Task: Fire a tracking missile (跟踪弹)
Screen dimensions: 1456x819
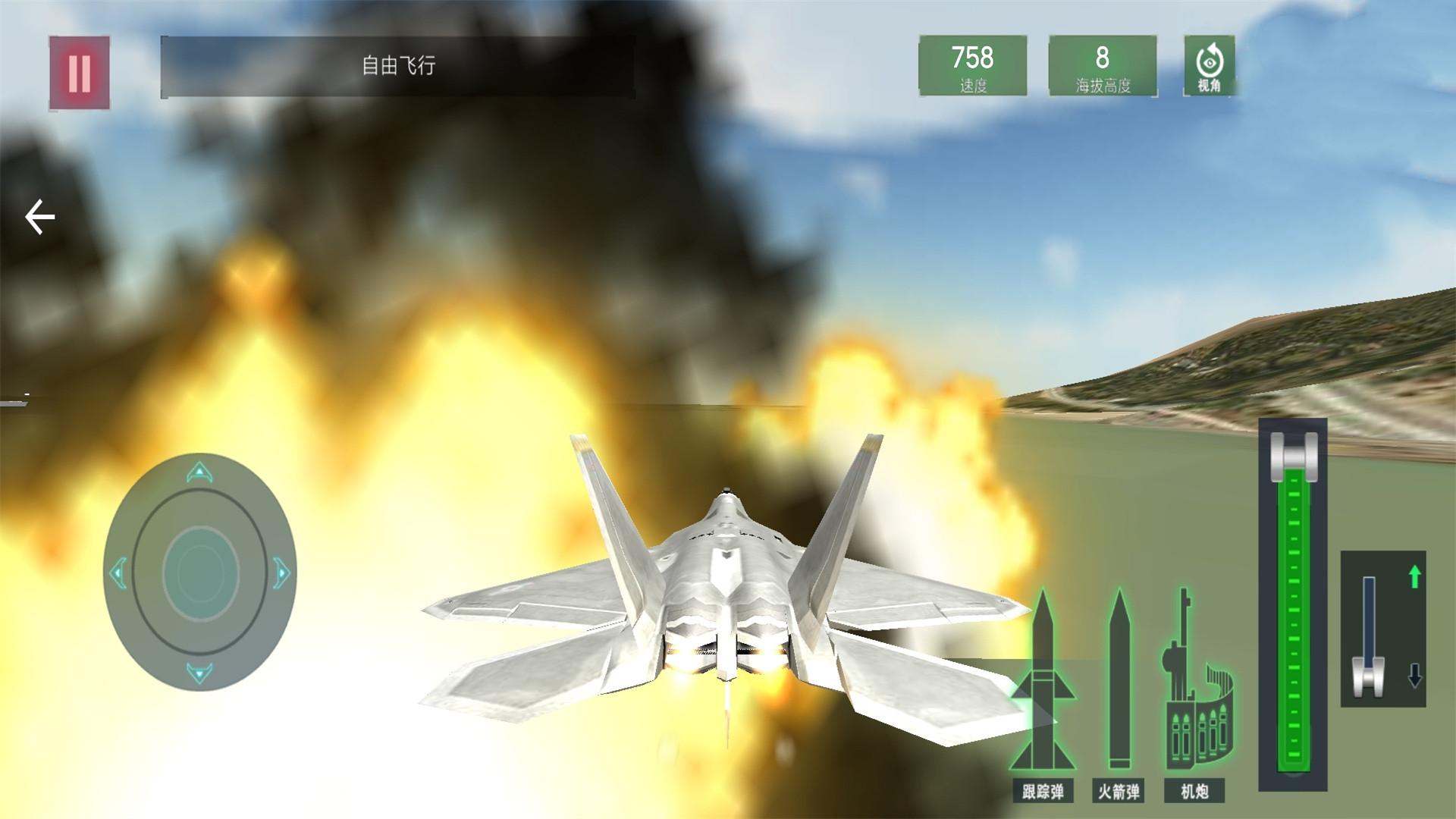Action: 1043,694
